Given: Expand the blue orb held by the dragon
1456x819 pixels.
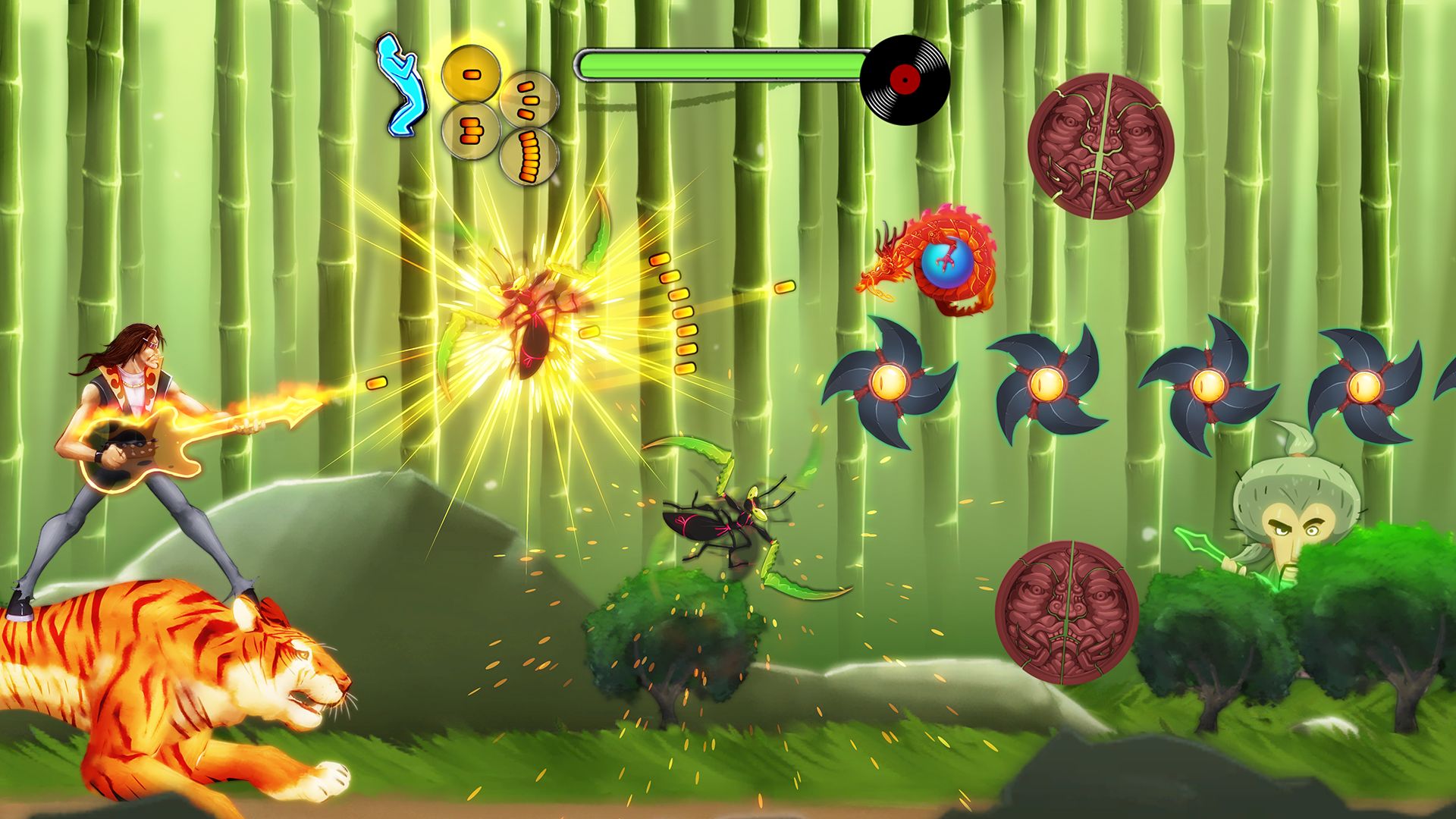Looking at the screenshot, I should click(946, 265).
